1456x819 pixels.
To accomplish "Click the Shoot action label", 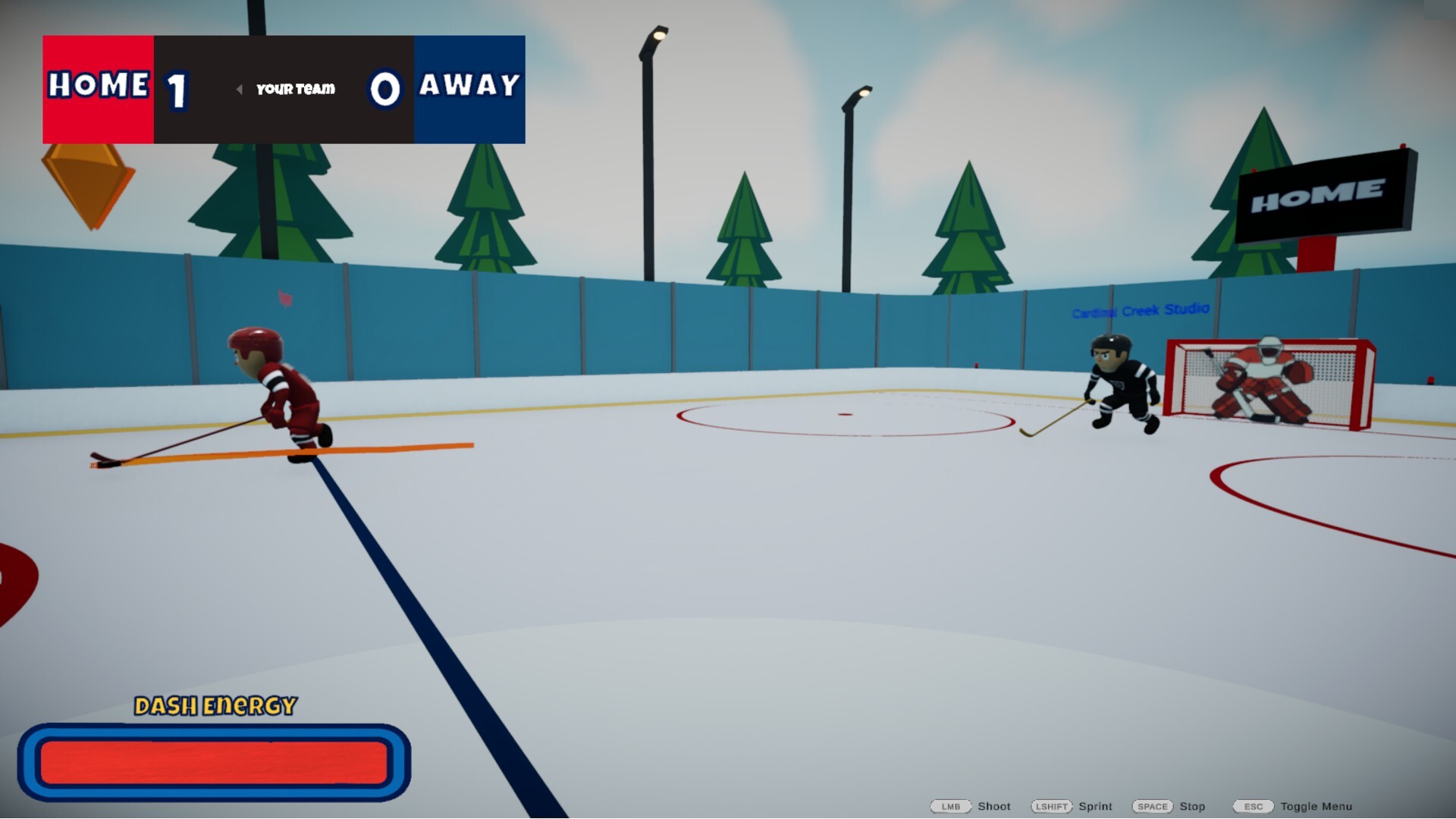I will (993, 807).
